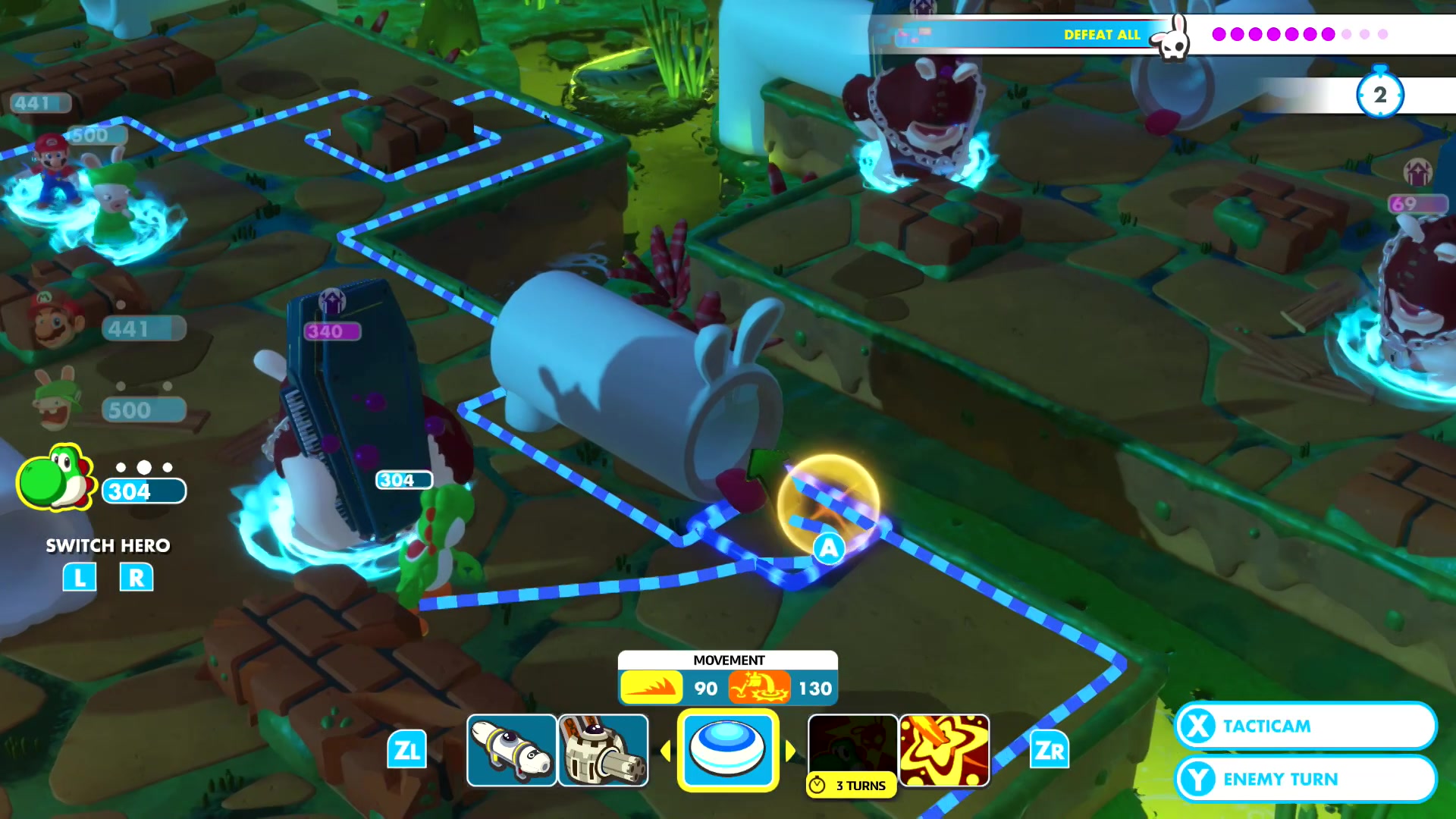
Task: Pick the technique on 3-turn cooldown
Action: click(x=852, y=754)
